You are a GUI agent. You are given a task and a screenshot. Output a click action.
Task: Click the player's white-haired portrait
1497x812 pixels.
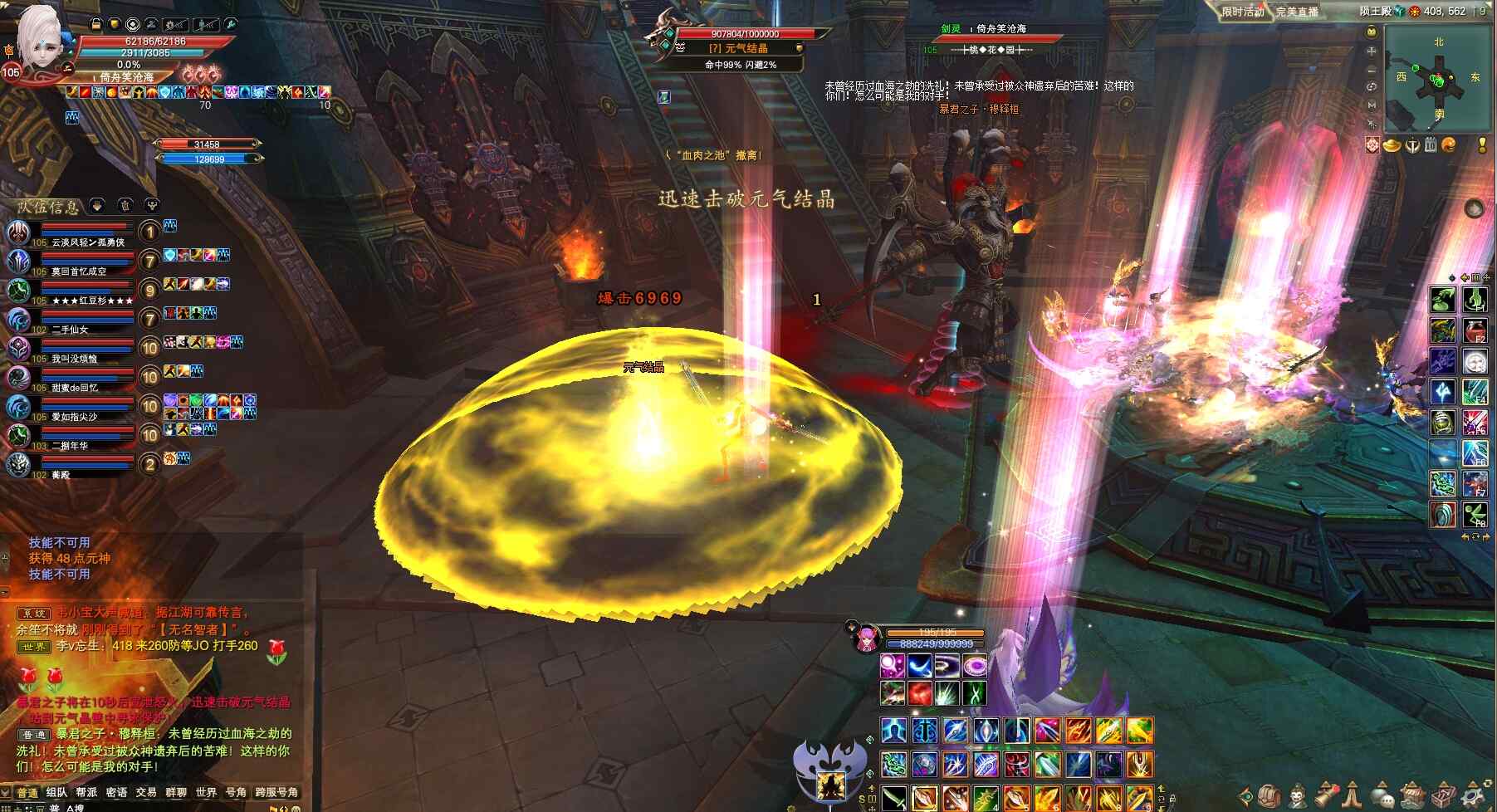pyautogui.click(x=38, y=37)
